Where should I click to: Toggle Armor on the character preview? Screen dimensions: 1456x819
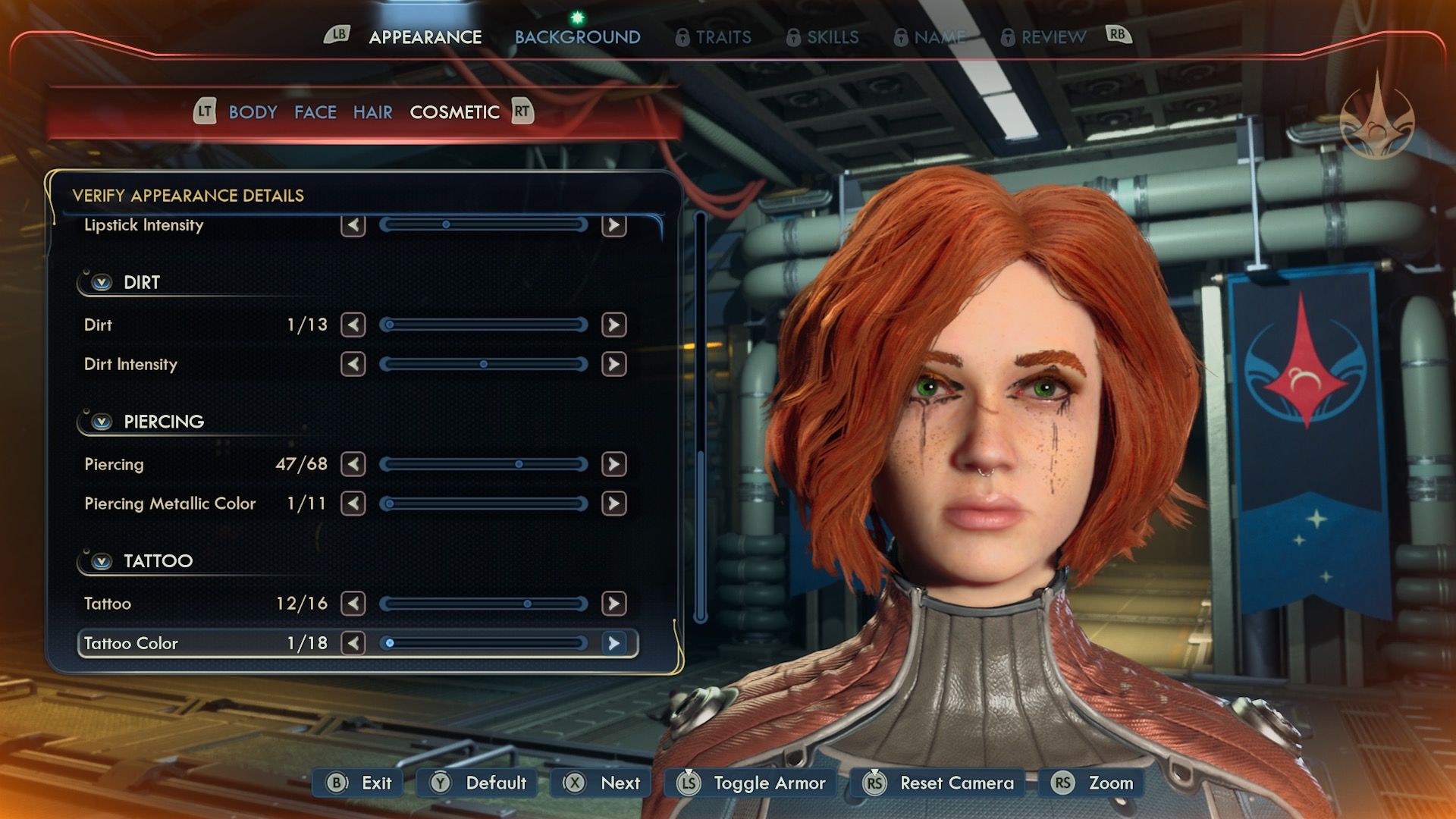(x=752, y=783)
